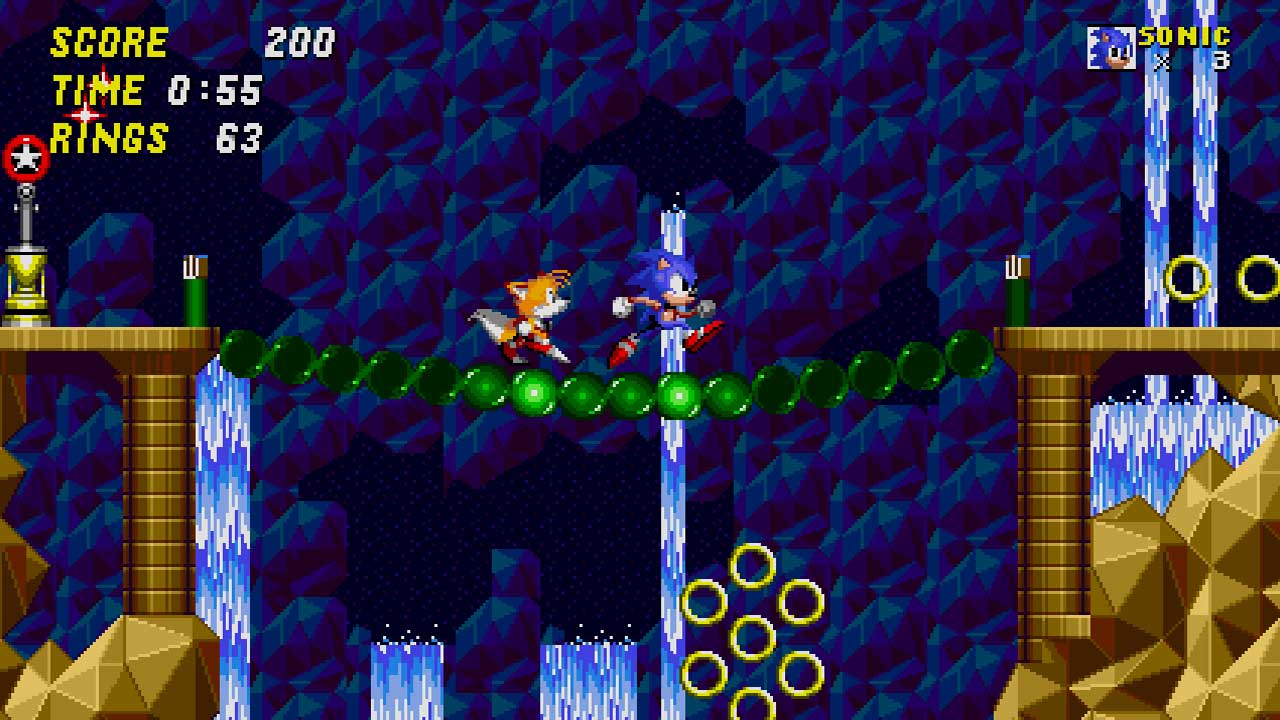Toggle the green orb beneath Sonic's feet

click(x=678, y=393)
